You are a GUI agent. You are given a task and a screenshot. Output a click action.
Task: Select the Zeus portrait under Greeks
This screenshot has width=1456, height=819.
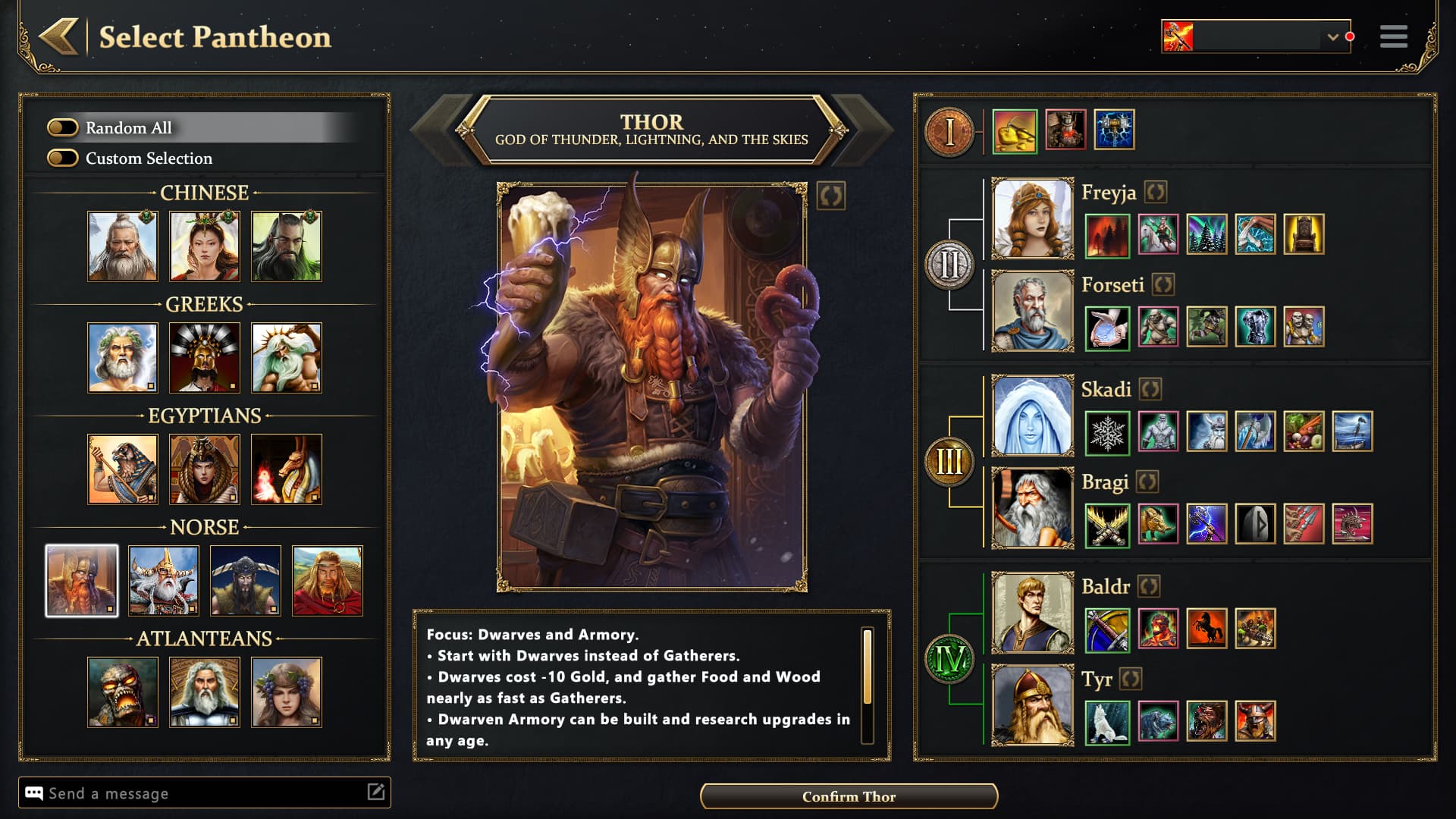pos(122,358)
